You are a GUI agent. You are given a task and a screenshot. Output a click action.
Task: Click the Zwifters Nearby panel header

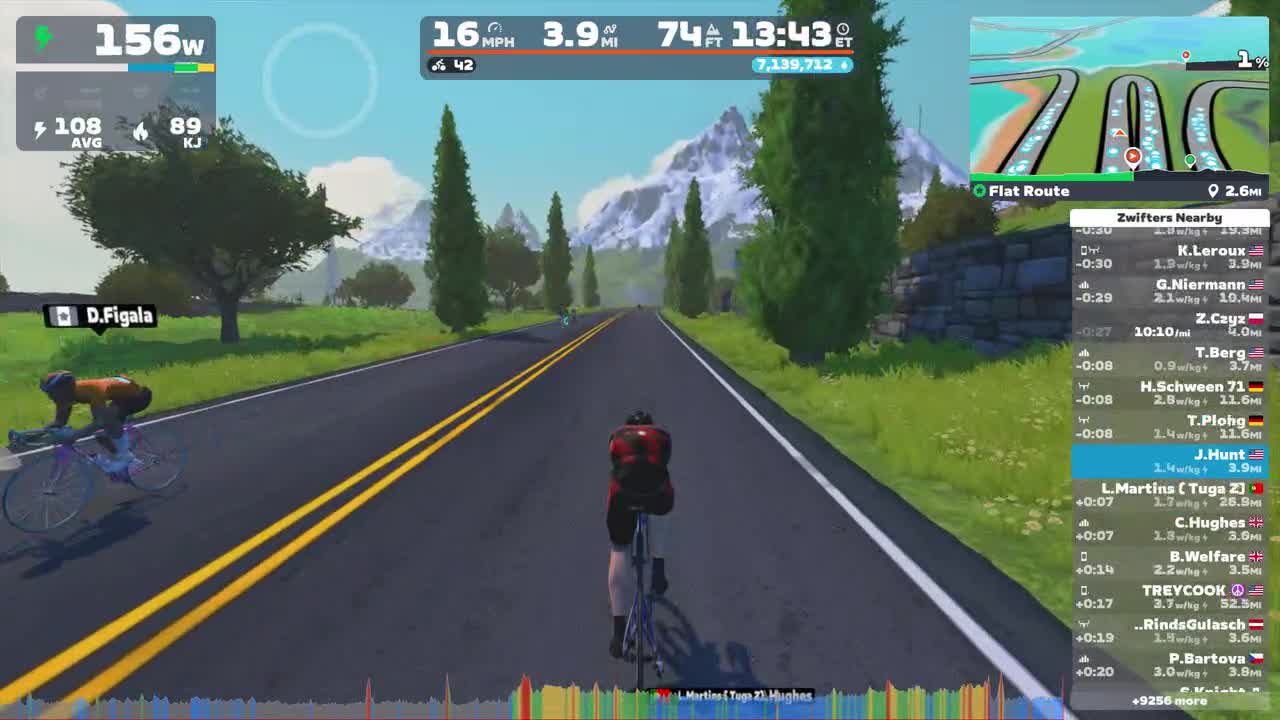pyautogui.click(x=1171, y=217)
